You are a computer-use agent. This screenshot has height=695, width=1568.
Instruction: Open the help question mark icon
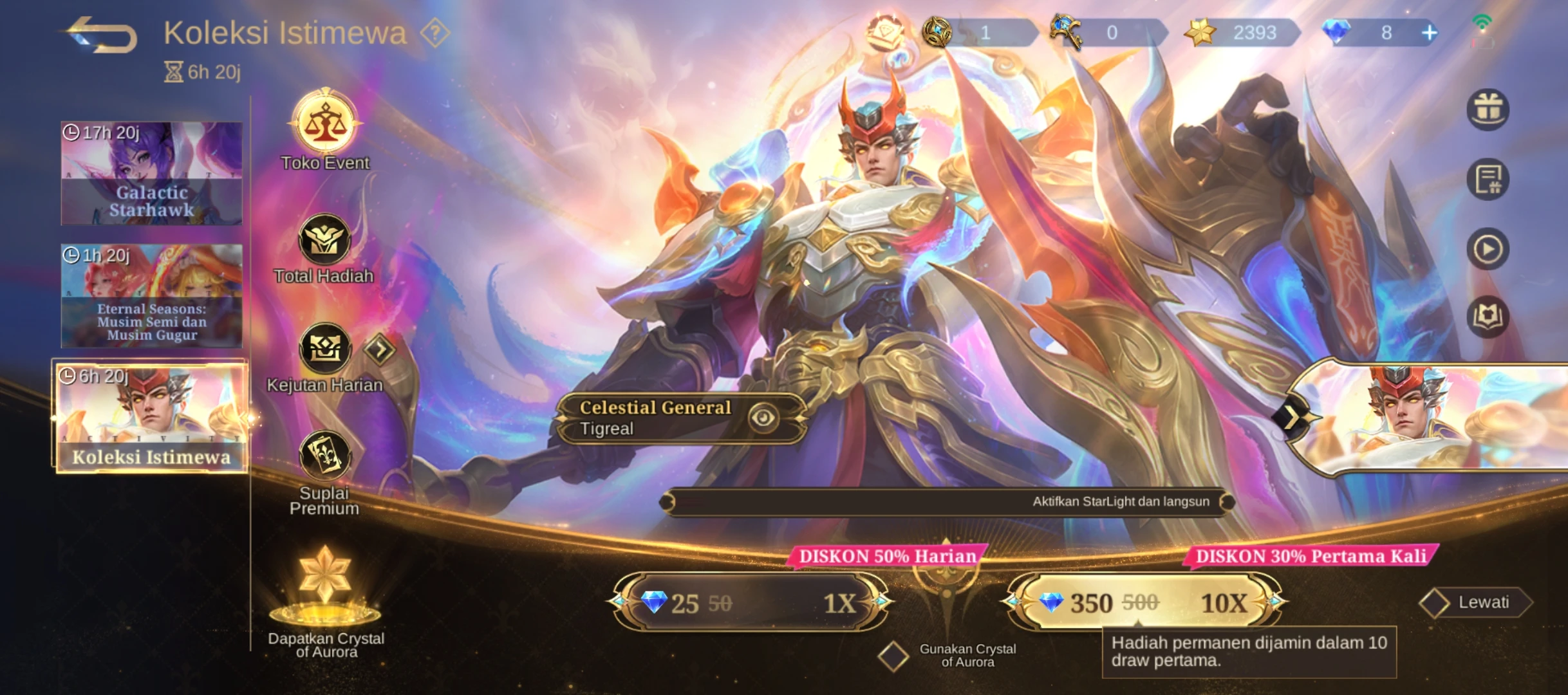pyautogui.click(x=434, y=33)
